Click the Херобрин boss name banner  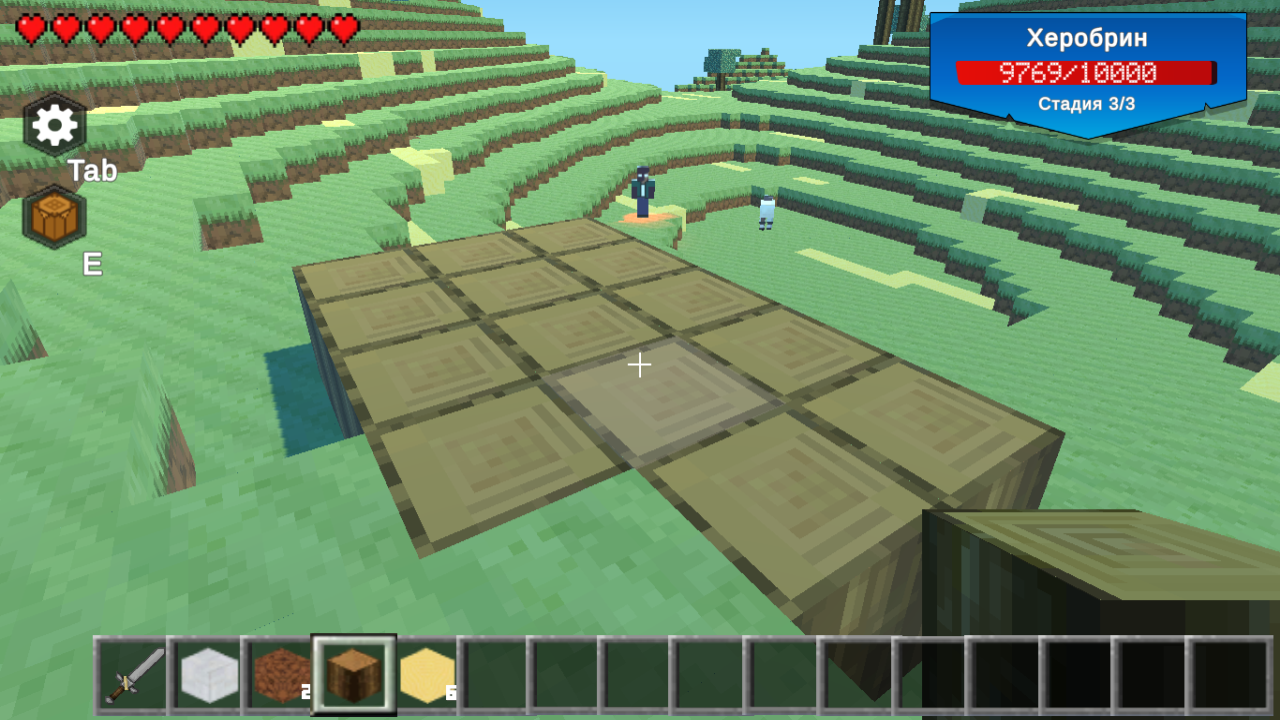(x=1087, y=38)
